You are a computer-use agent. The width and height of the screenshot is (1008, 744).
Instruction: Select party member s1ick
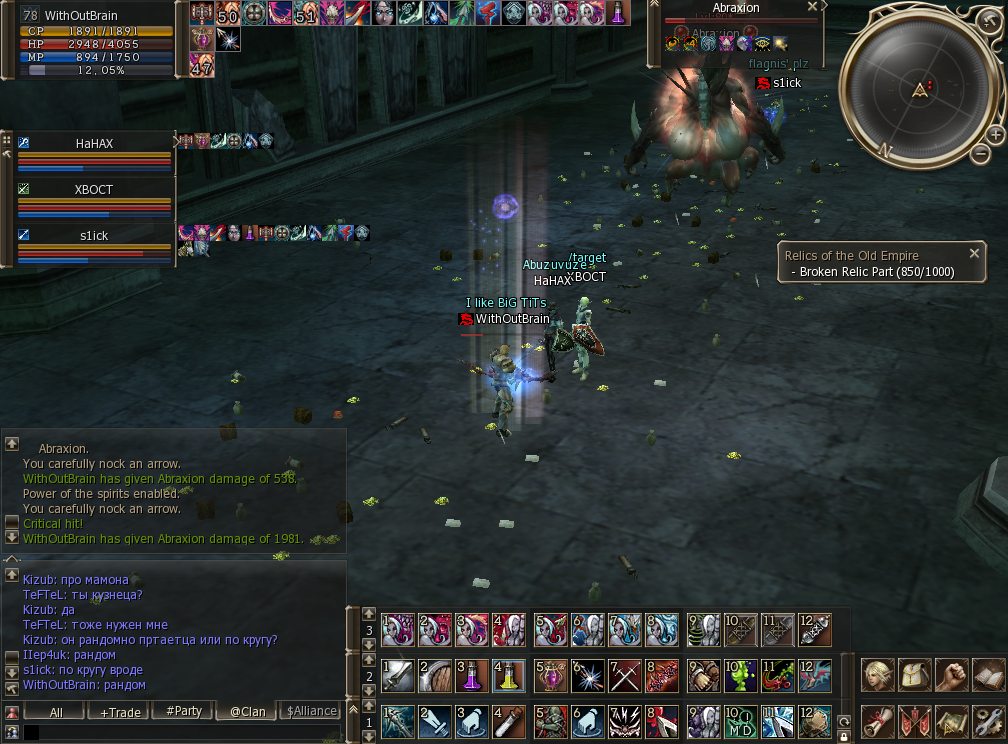(x=94, y=234)
